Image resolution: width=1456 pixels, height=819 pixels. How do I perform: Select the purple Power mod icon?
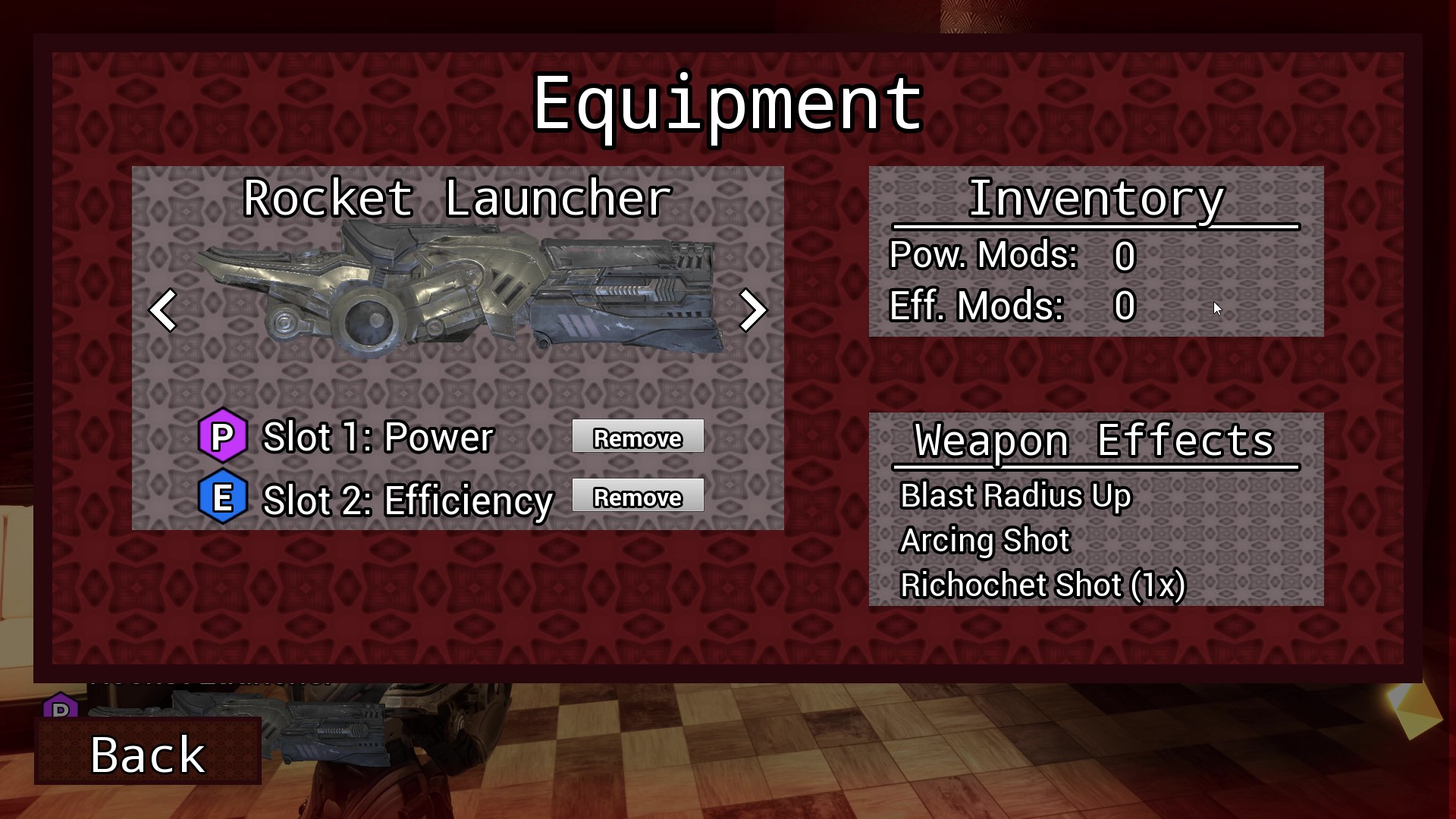(x=222, y=436)
